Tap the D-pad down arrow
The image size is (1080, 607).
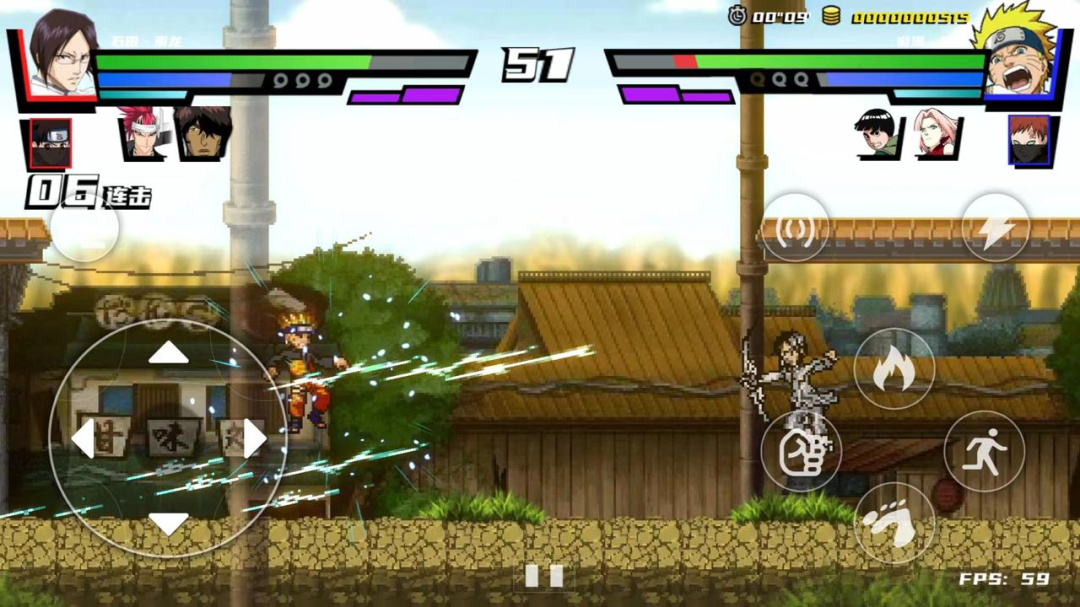pyautogui.click(x=168, y=522)
